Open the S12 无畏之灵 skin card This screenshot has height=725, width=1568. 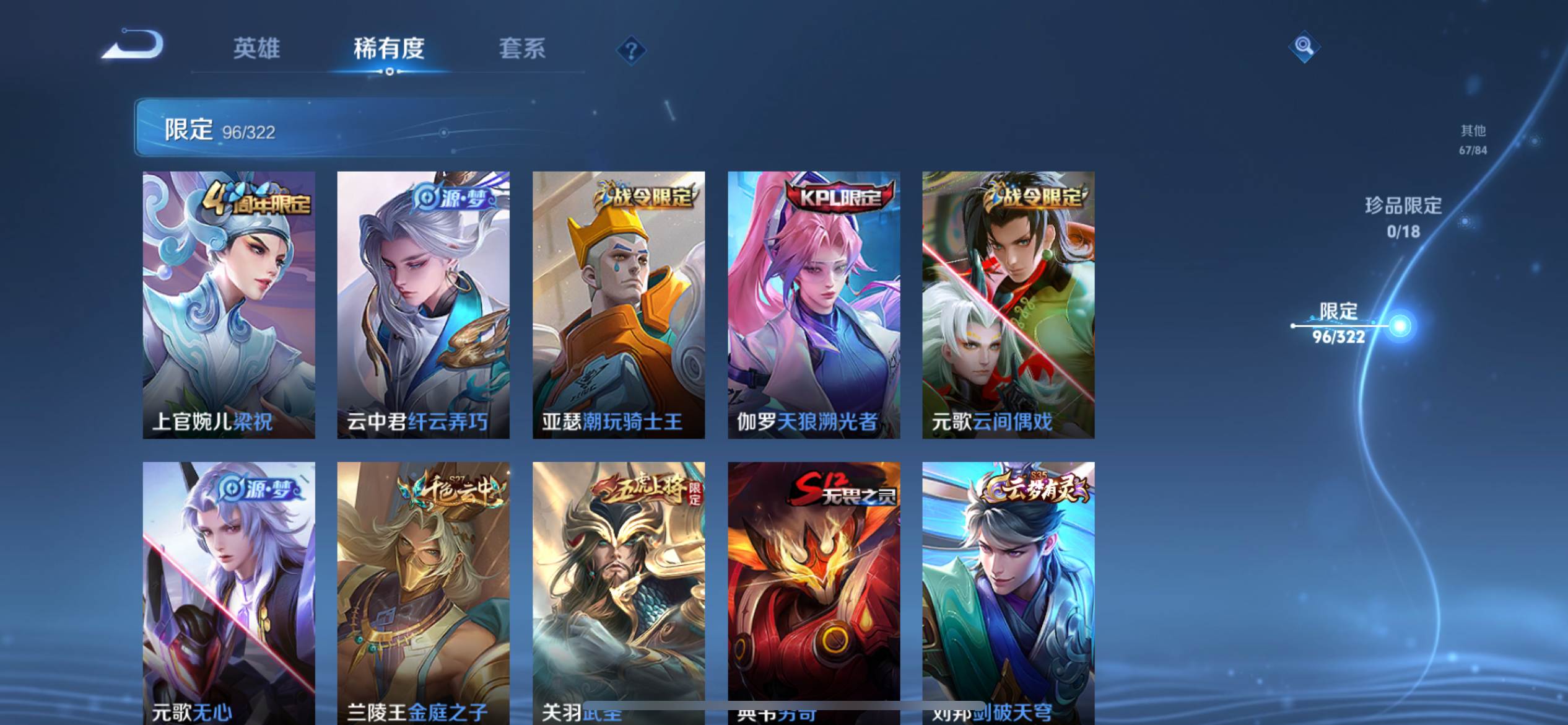pos(813,589)
